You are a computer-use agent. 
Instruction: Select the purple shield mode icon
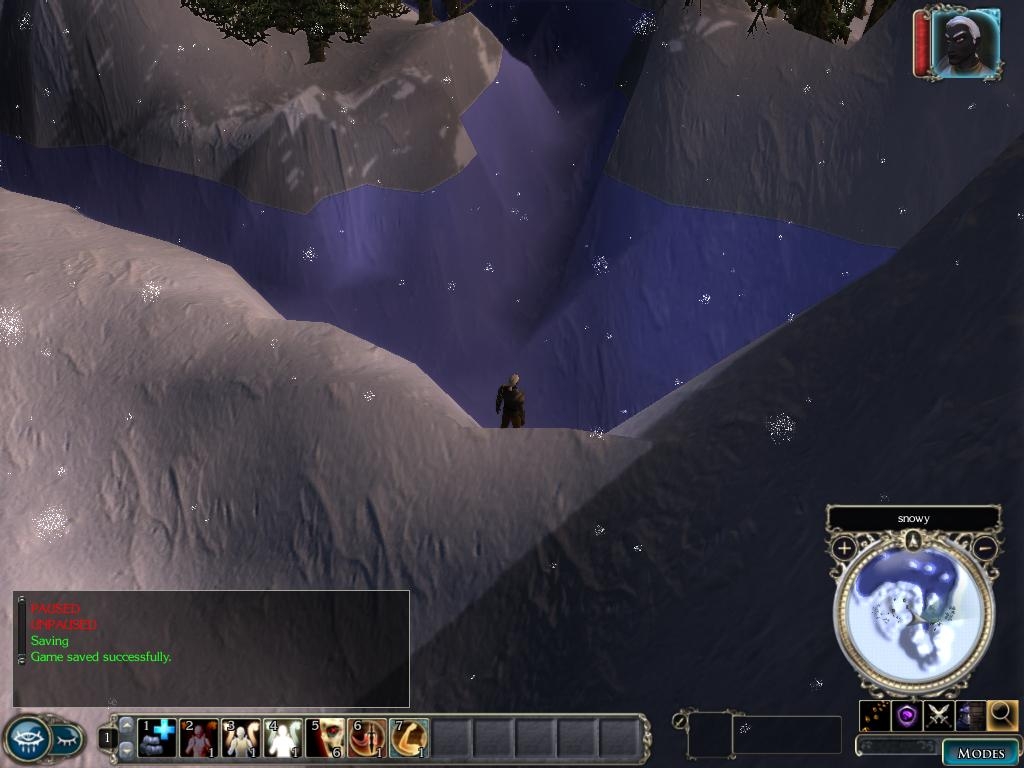[x=907, y=715]
